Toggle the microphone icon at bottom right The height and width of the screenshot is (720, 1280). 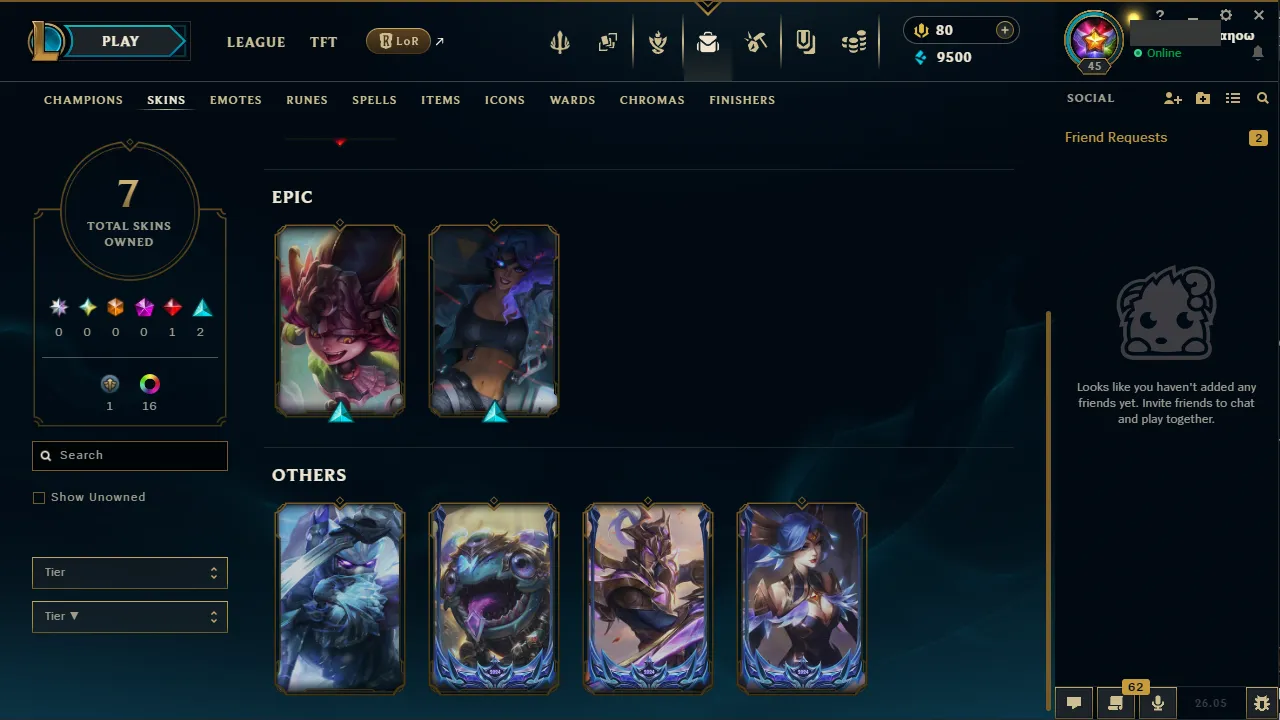click(1157, 702)
